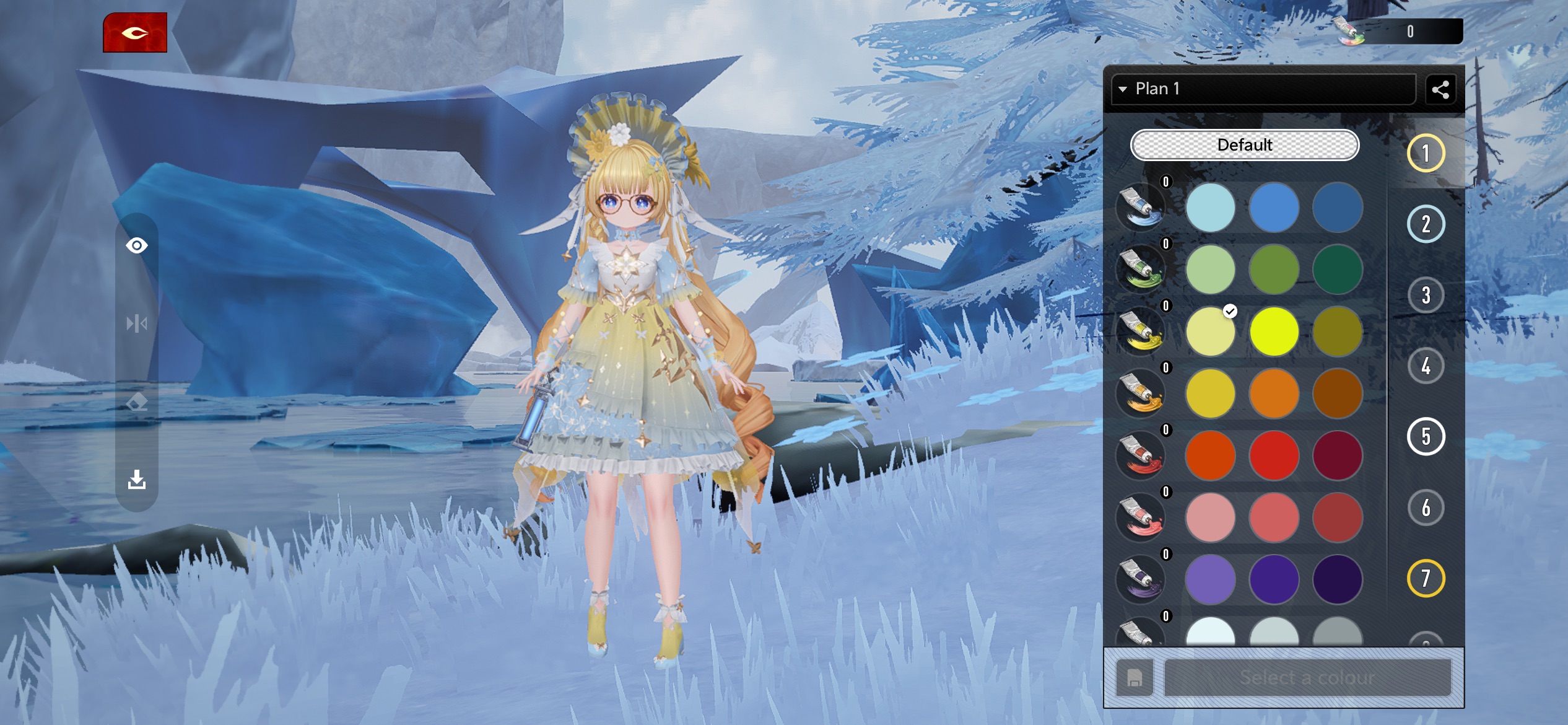Share the current dye plan
The image size is (1568, 725).
click(1440, 90)
